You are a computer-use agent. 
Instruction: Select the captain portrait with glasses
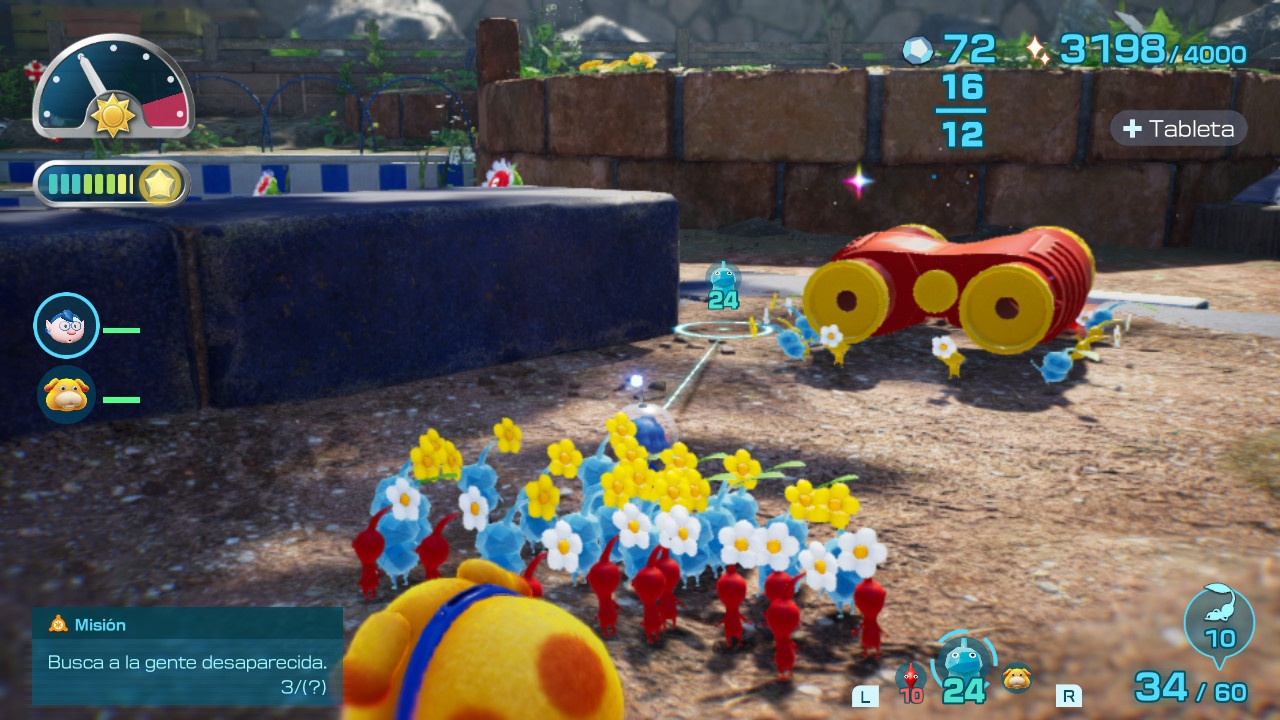point(66,326)
